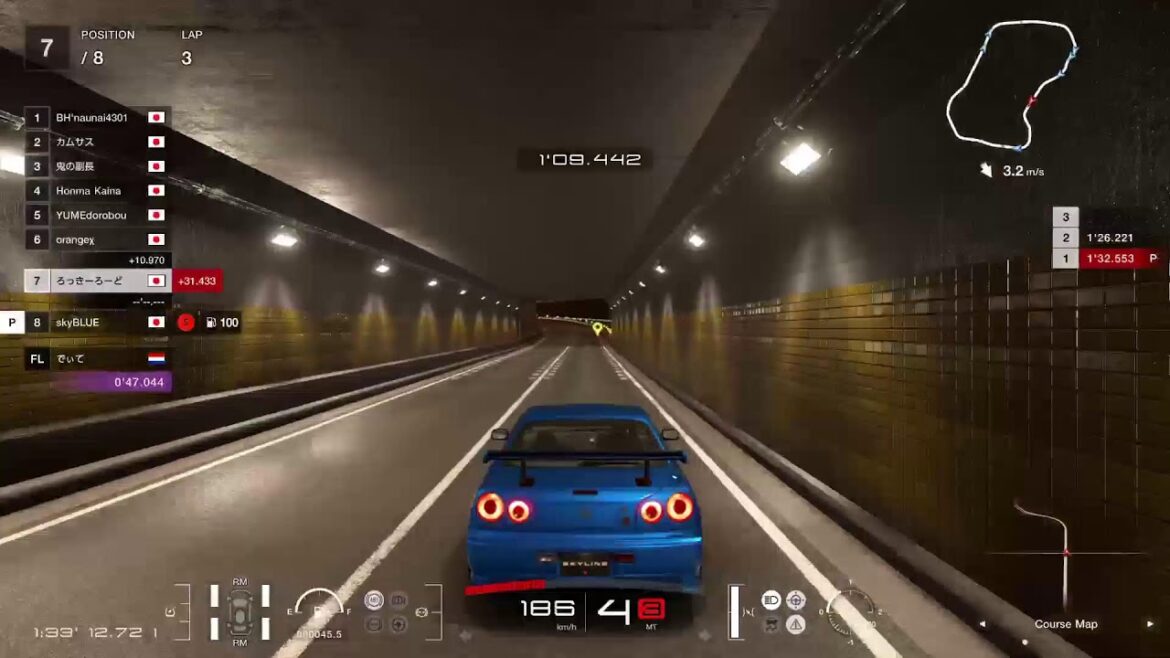Screen dimensions: 1170x658
Task: Select the orangex leaderboard row
Action: point(76,240)
